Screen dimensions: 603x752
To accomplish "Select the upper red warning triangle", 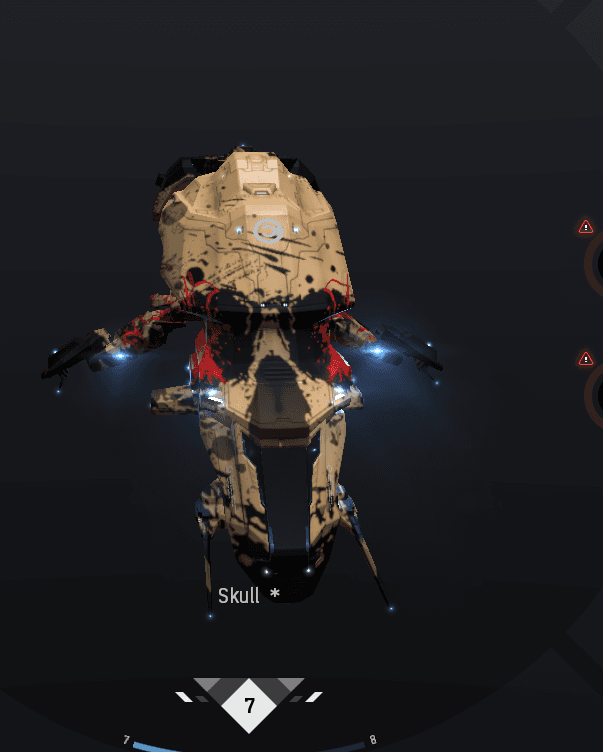I will point(586,227).
